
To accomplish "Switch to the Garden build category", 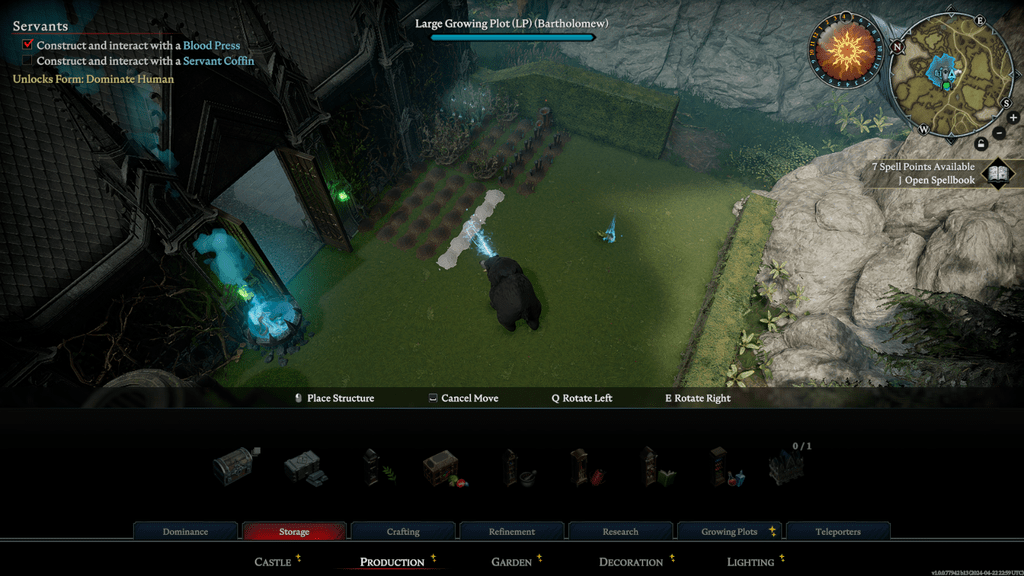I will (512, 562).
